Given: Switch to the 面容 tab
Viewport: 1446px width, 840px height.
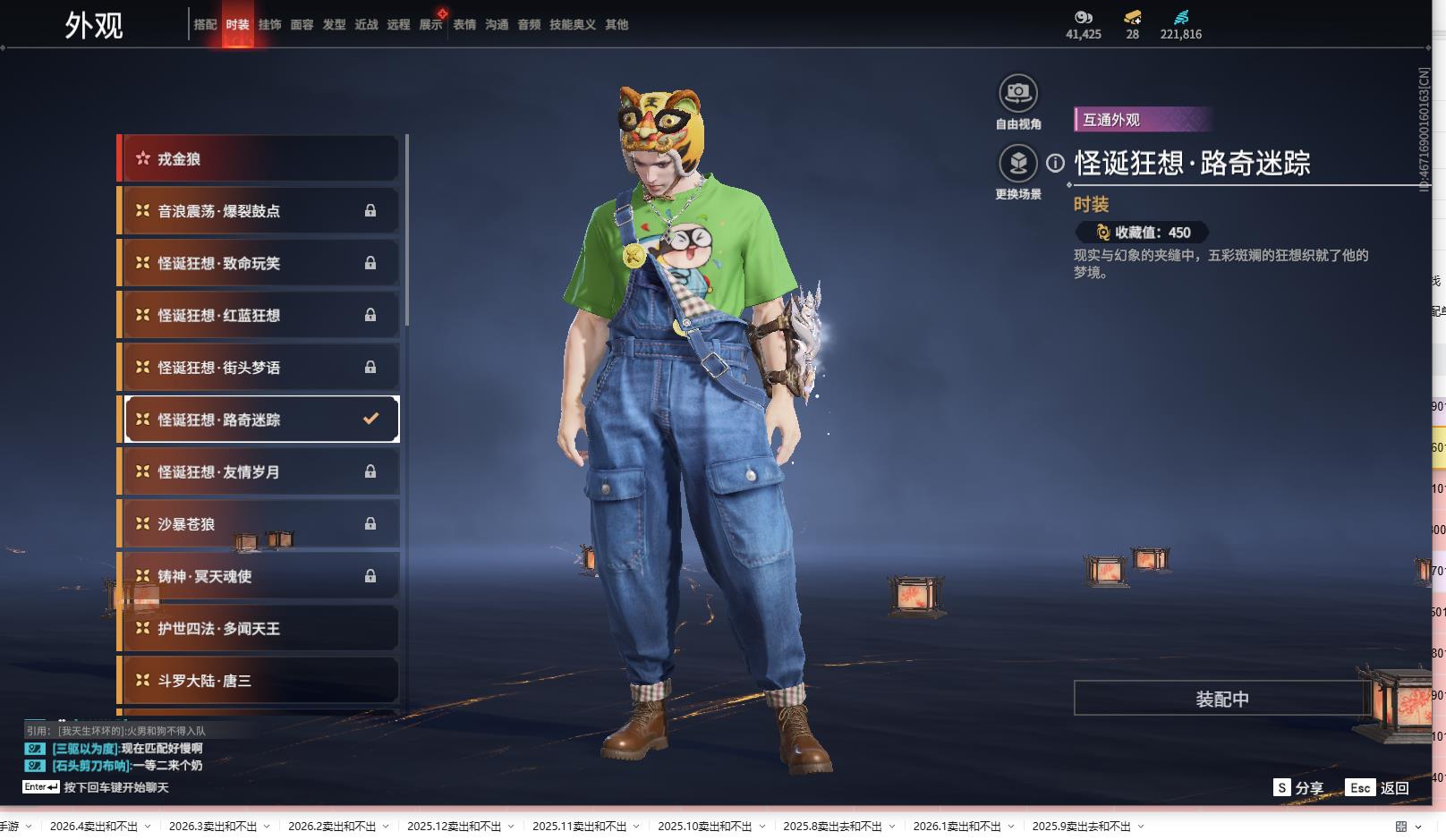Looking at the screenshot, I should point(302,25).
